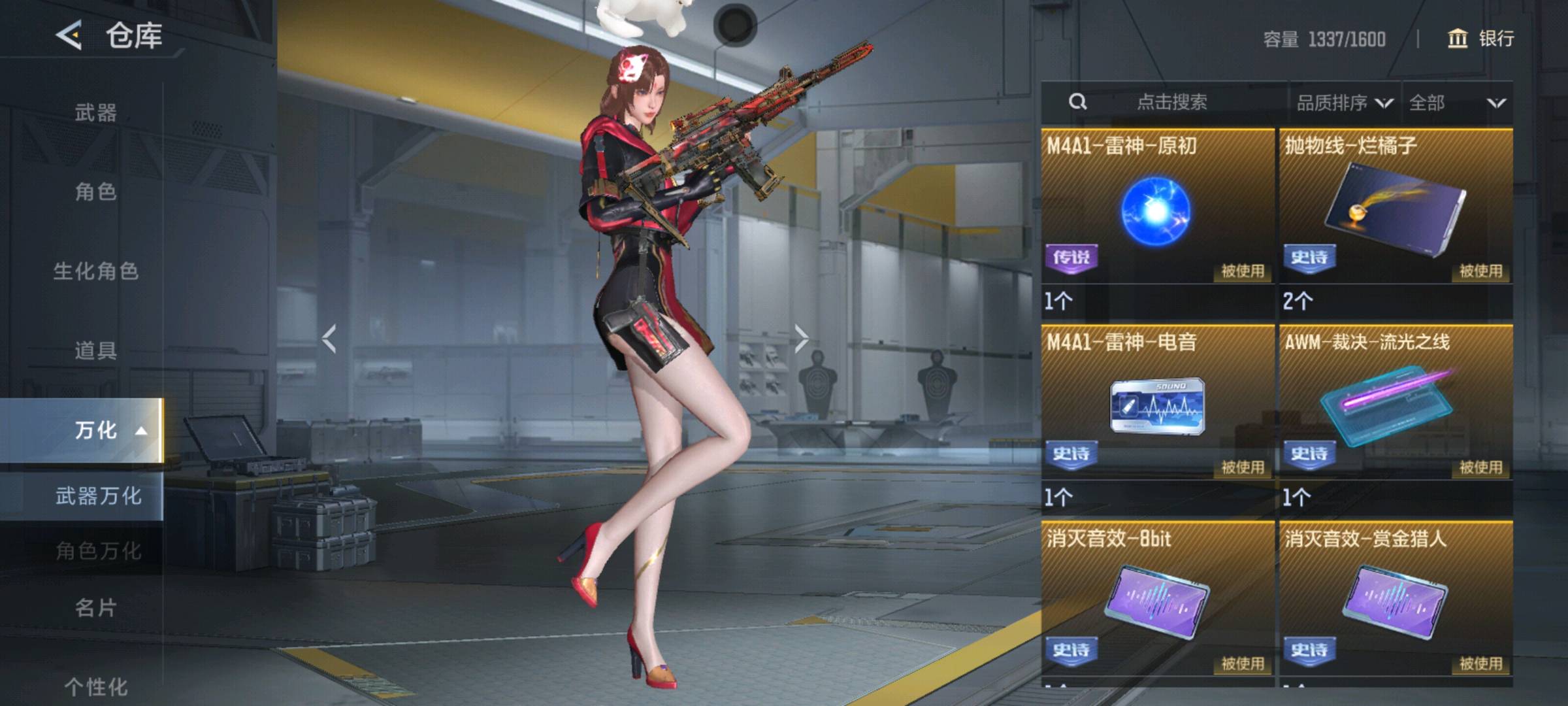Switch to the 角色 category
Image resolution: width=1568 pixels, height=706 pixels.
(x=95, y=192)
